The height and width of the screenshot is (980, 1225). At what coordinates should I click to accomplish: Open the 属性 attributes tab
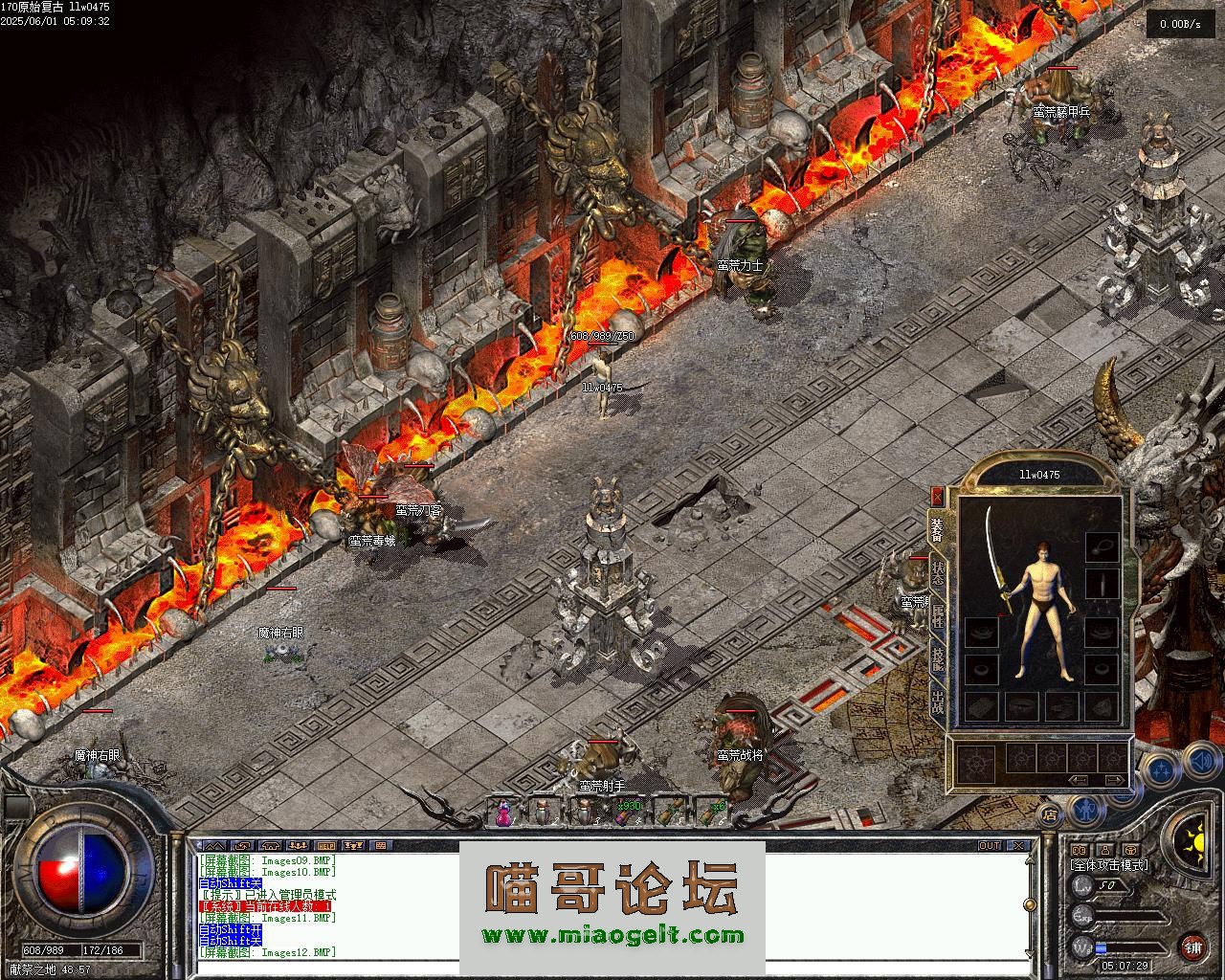pos(938,615)
